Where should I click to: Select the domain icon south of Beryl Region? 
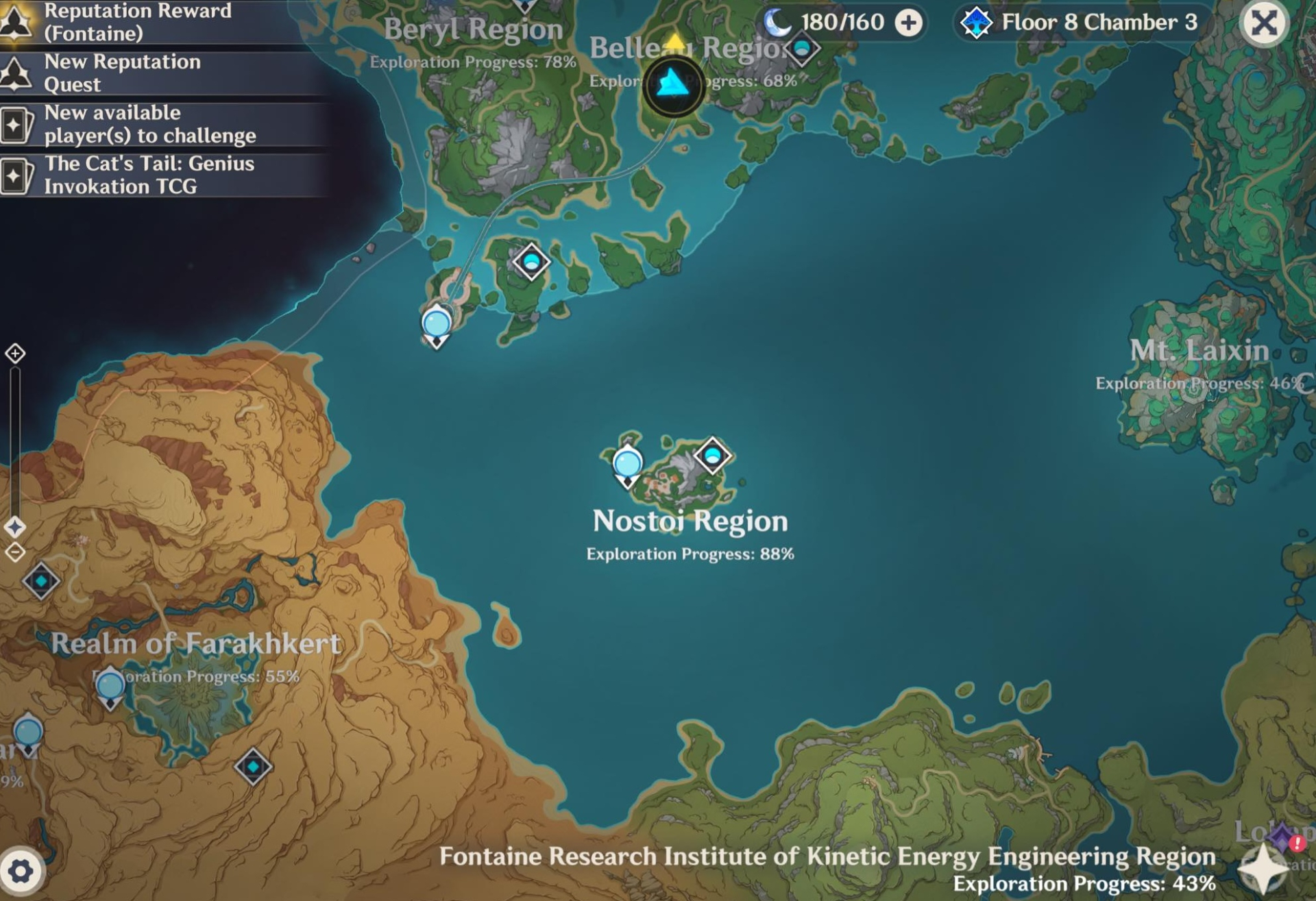pyautogui.click(x=531, y=261)
